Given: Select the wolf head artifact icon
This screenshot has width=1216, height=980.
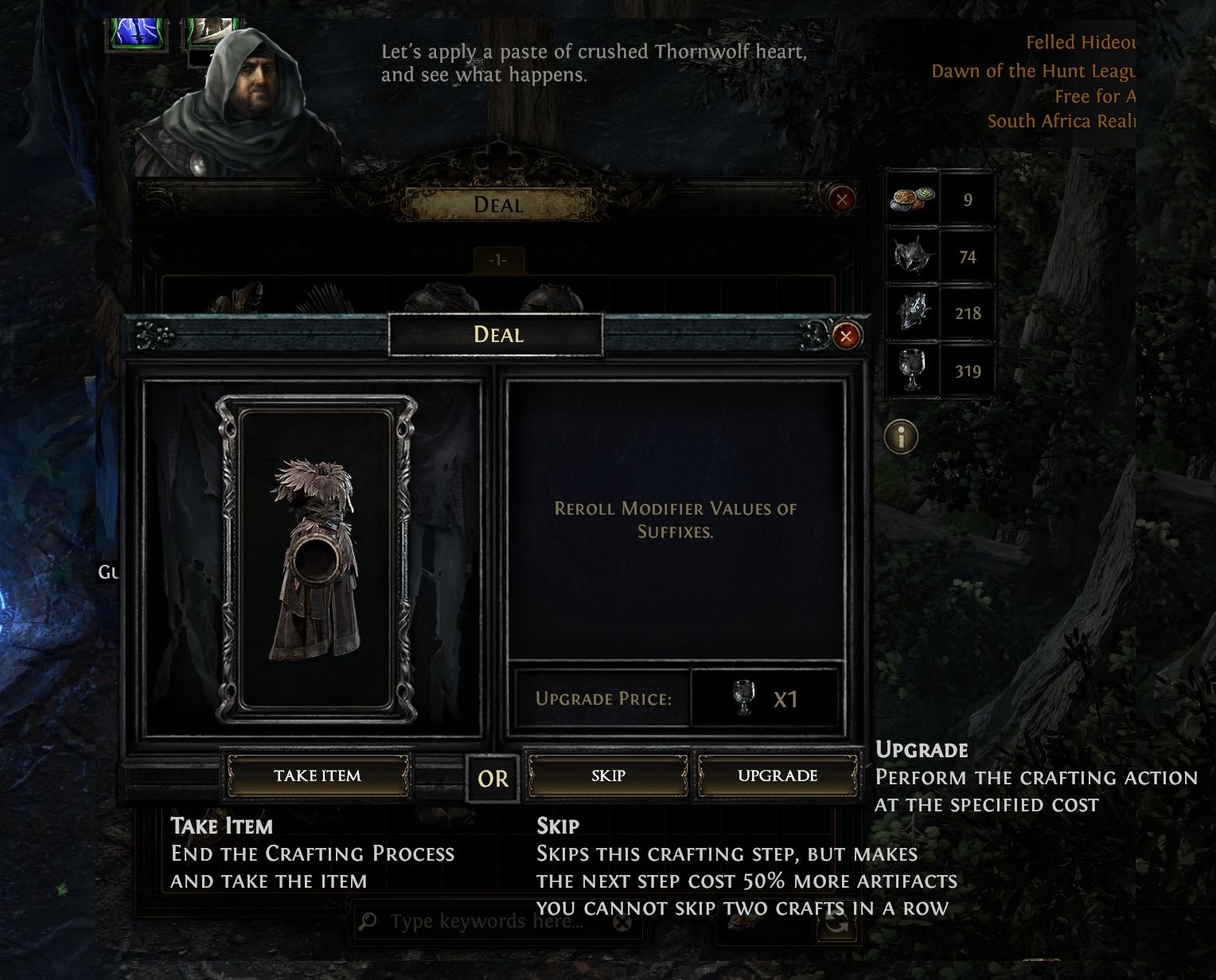Looking at the screenshot, I should click(x=913, y=256).
